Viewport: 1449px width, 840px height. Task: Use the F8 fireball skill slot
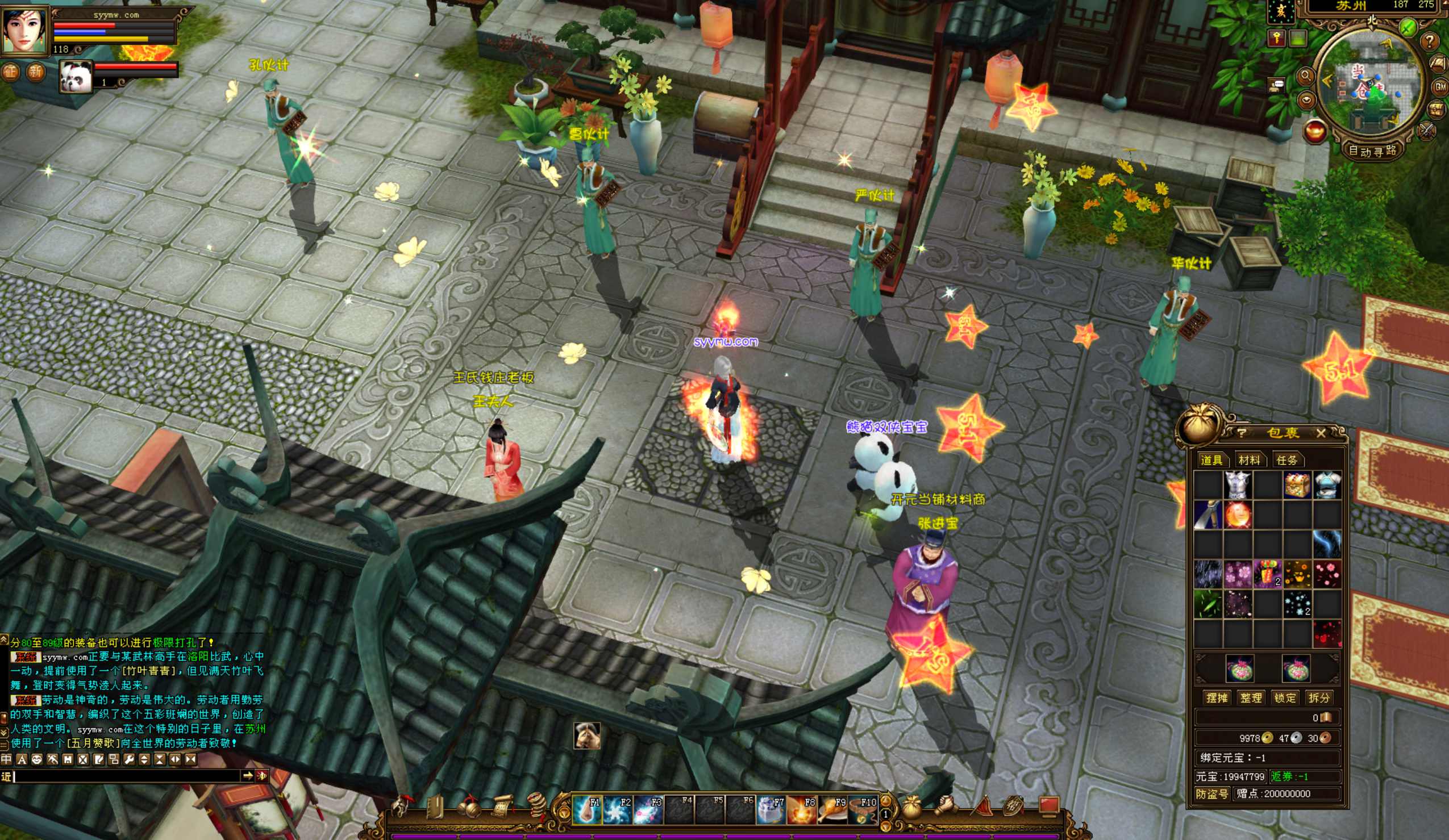[802, 809]
